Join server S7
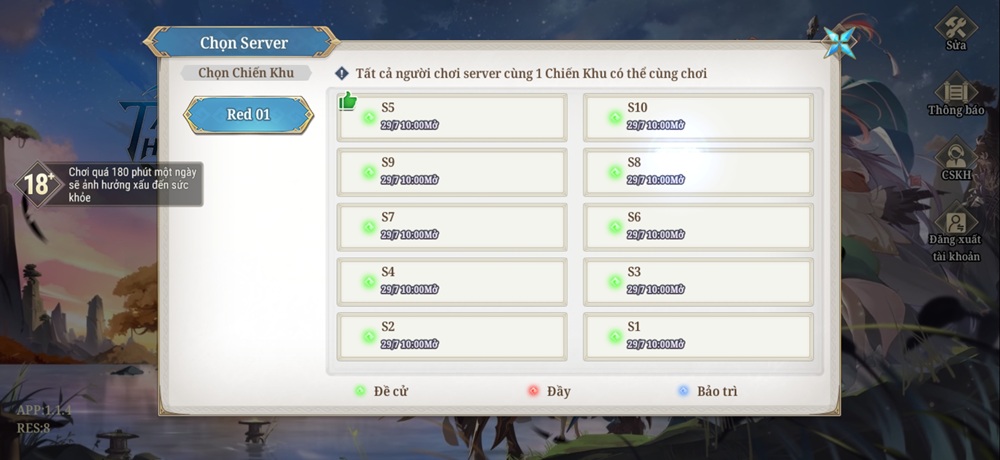 tap(452, 227)
